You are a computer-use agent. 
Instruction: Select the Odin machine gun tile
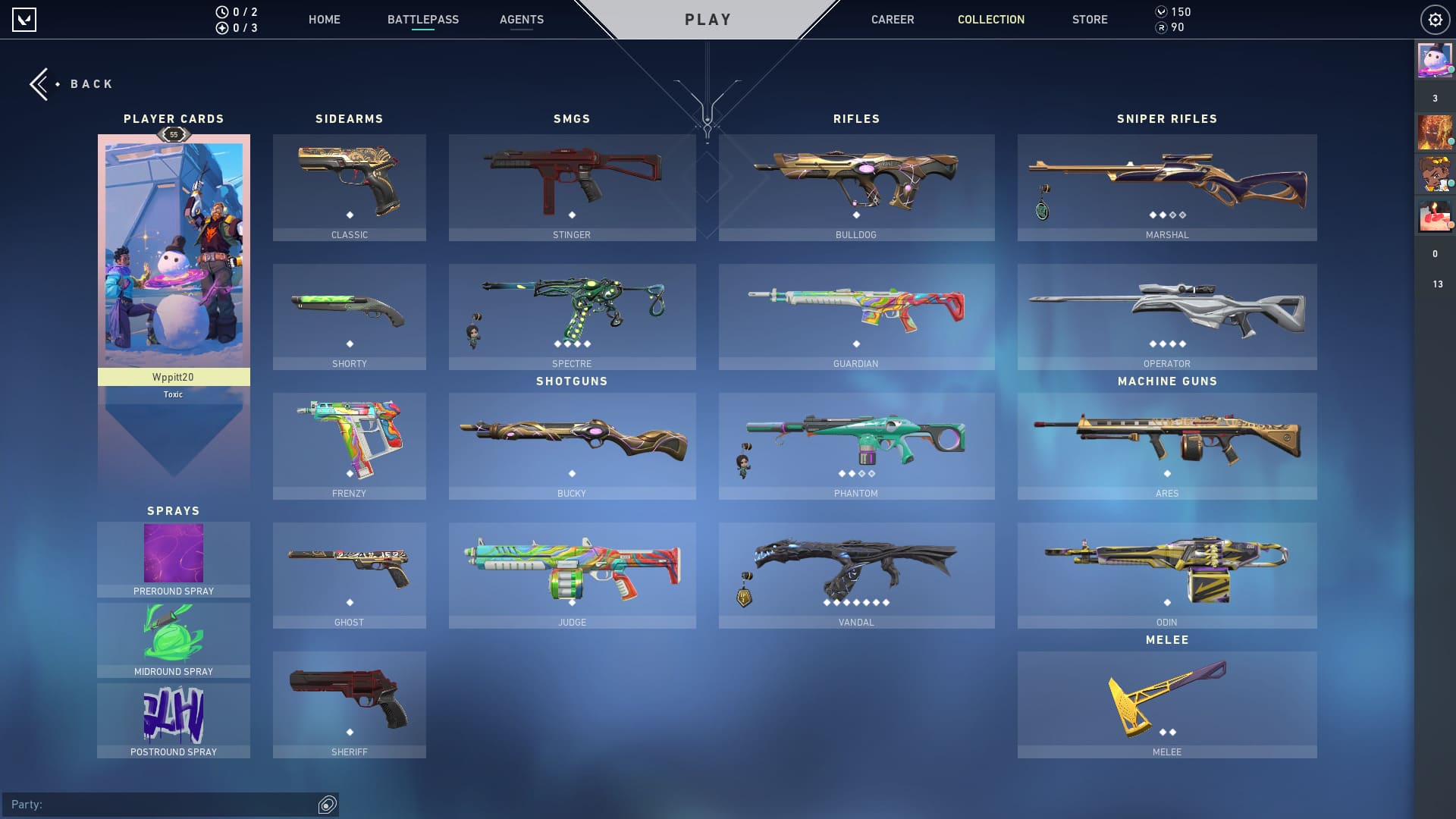(x=1166, y=575)
